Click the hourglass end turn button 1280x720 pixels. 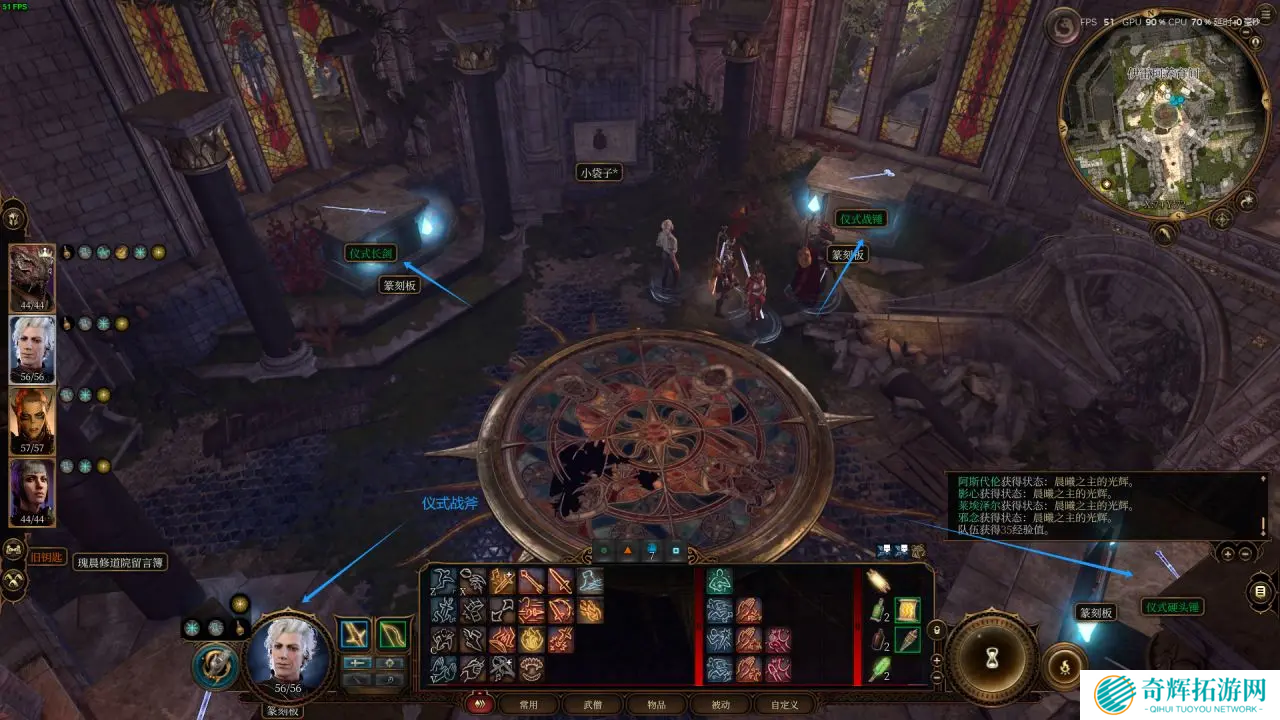click(992, 658)
